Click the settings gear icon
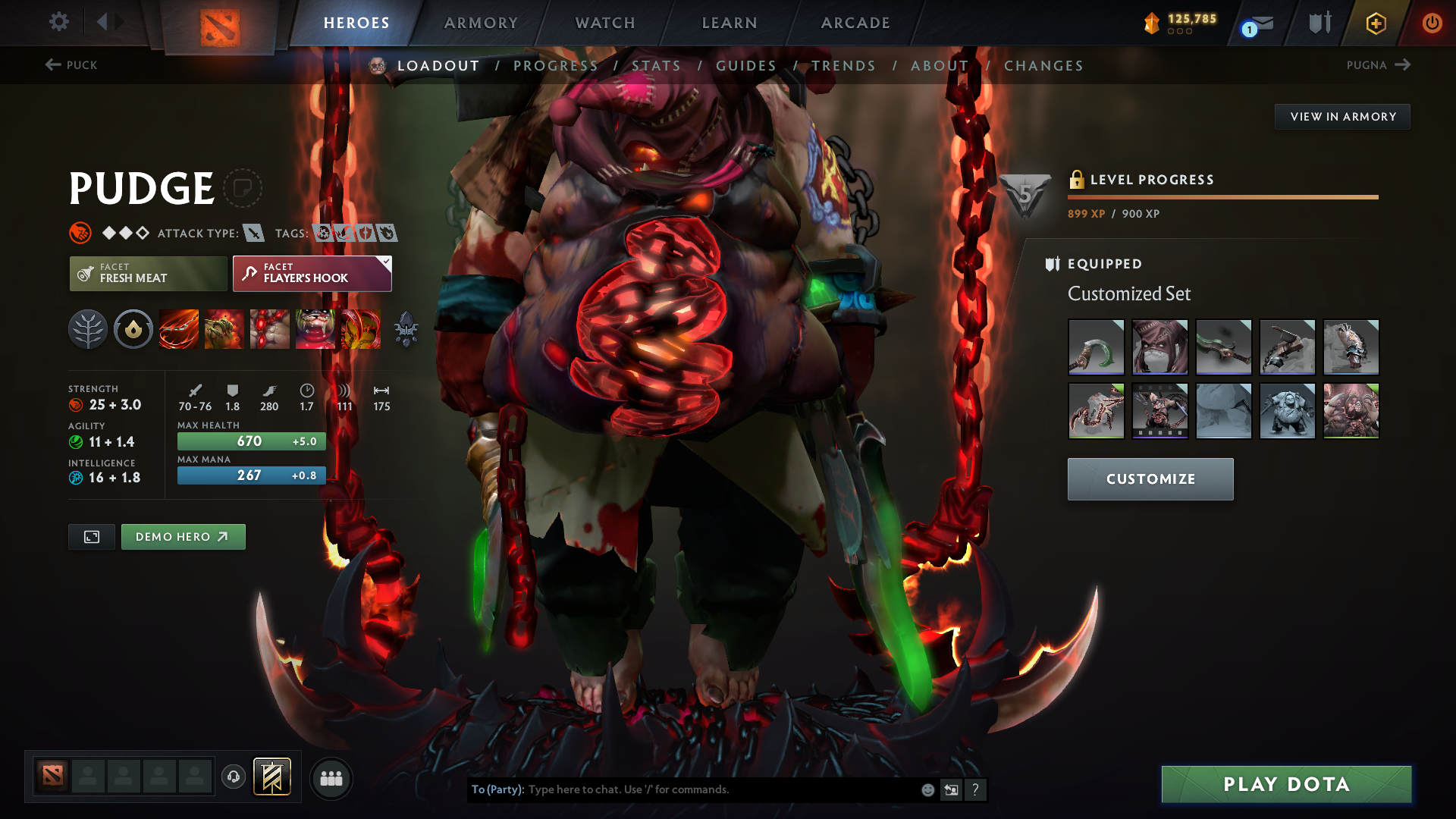Image resolution: width=1456 pixels, height=819 pixels. point(59,22)
